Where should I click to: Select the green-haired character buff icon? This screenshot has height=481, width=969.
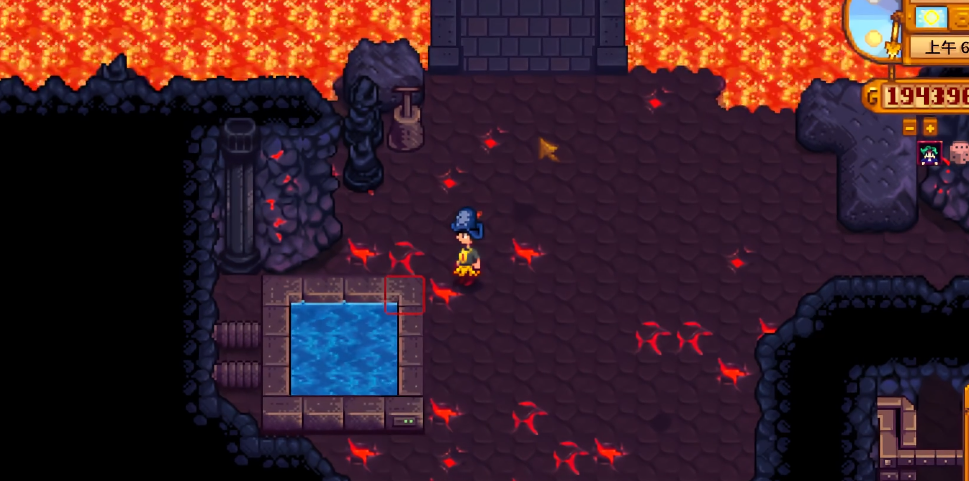930,154
